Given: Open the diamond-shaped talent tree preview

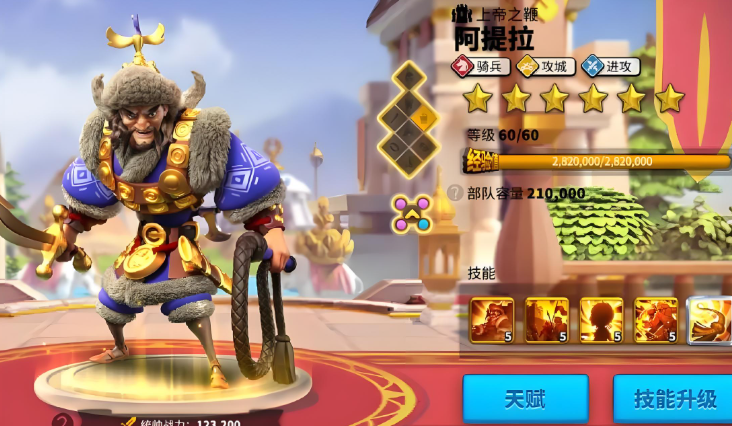Looking at the screenshot, I should 408,118.
